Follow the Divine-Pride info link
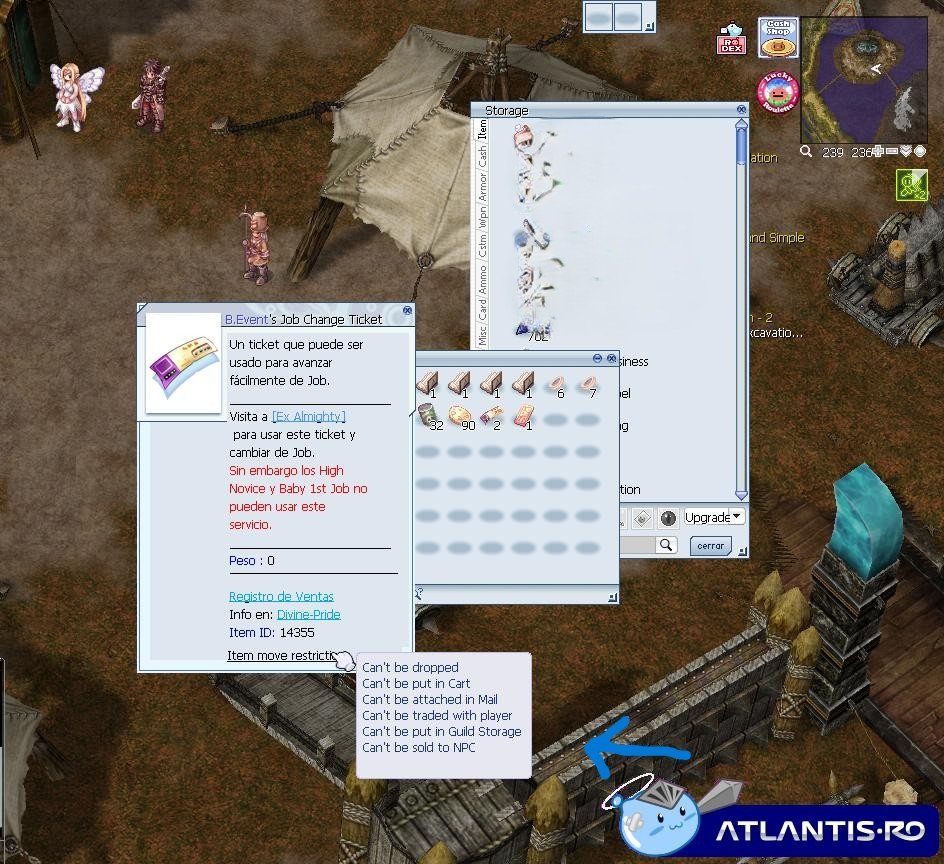 point(308,615)
